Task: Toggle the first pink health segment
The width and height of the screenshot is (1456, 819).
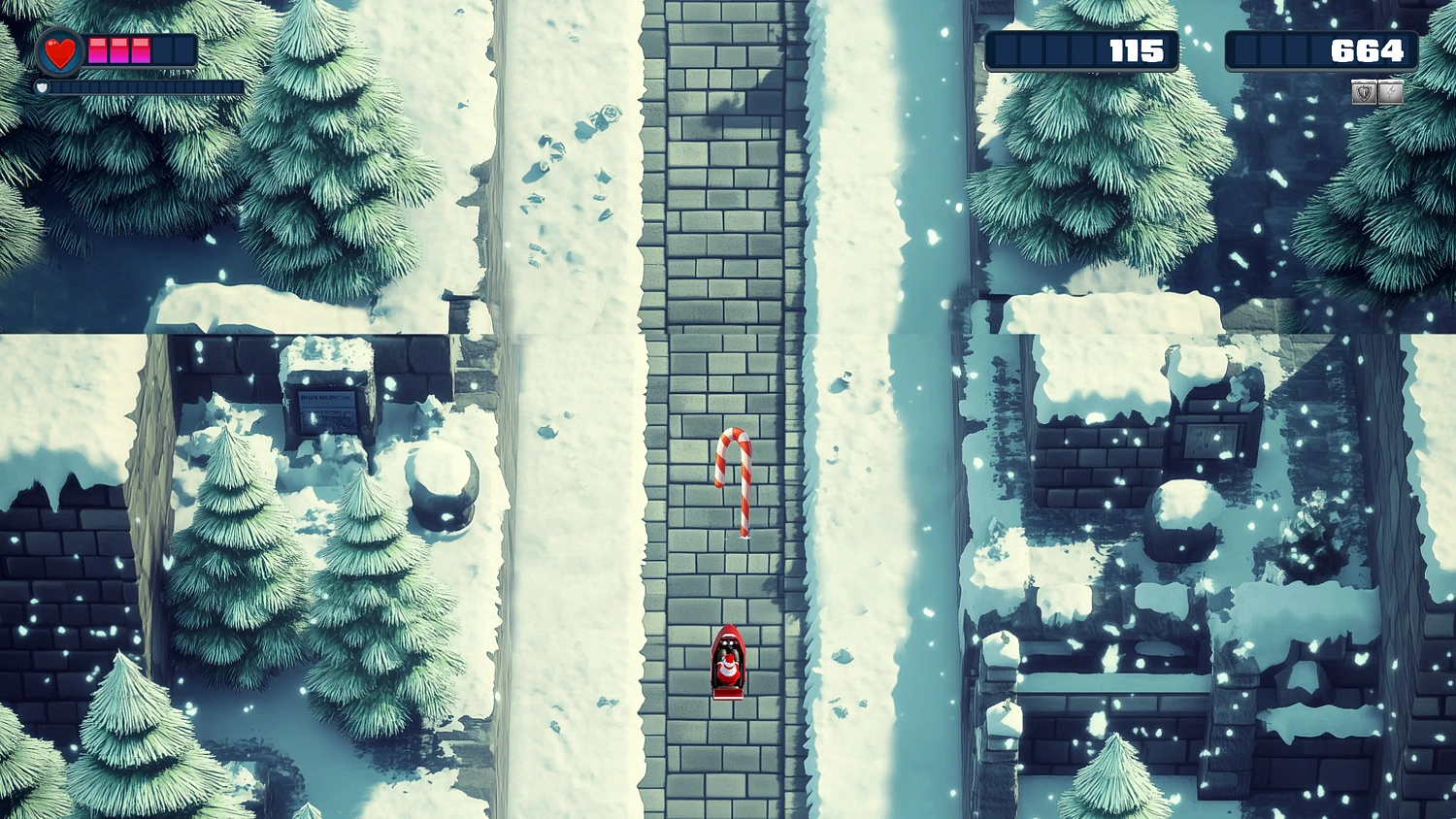Action: (x=97, y=51)
